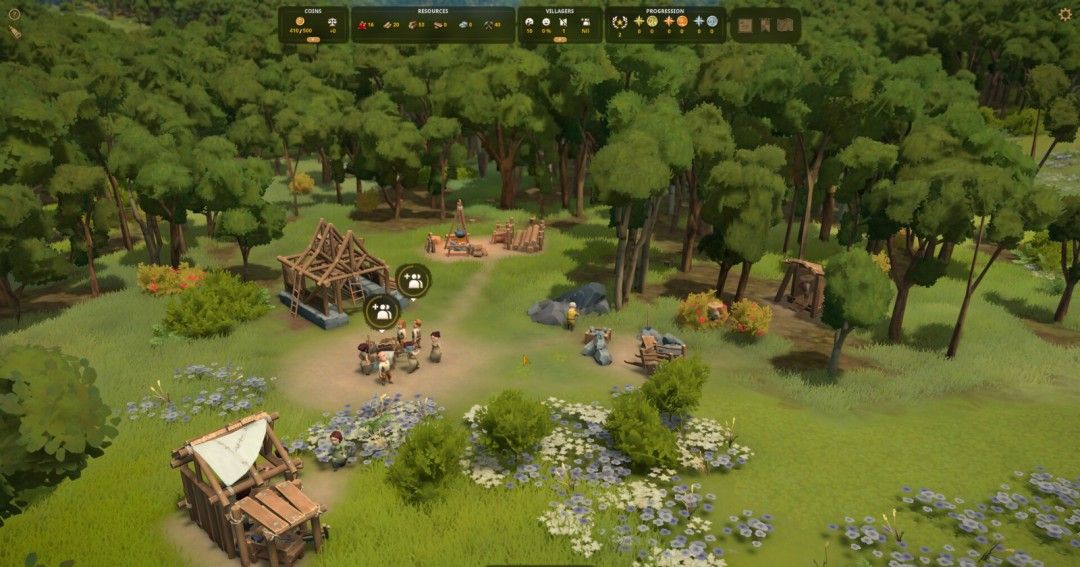Click the lower villager marker near the crowd
Image resolution: width=1080 pixels, height=567 pixels.
point(381,312)
